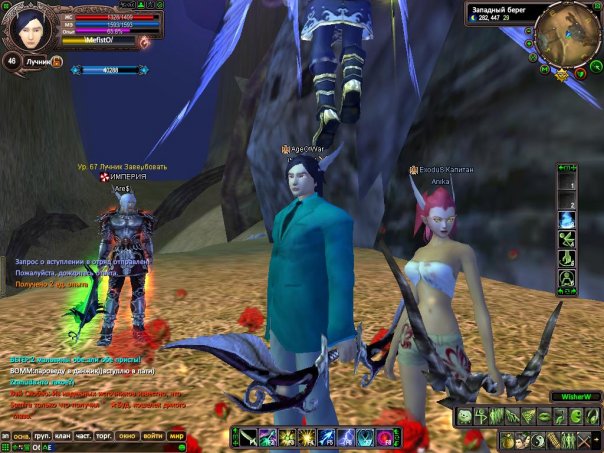Select the "осн." main chat tab
This screenshot has height=453, width=604.
(21, 436)
